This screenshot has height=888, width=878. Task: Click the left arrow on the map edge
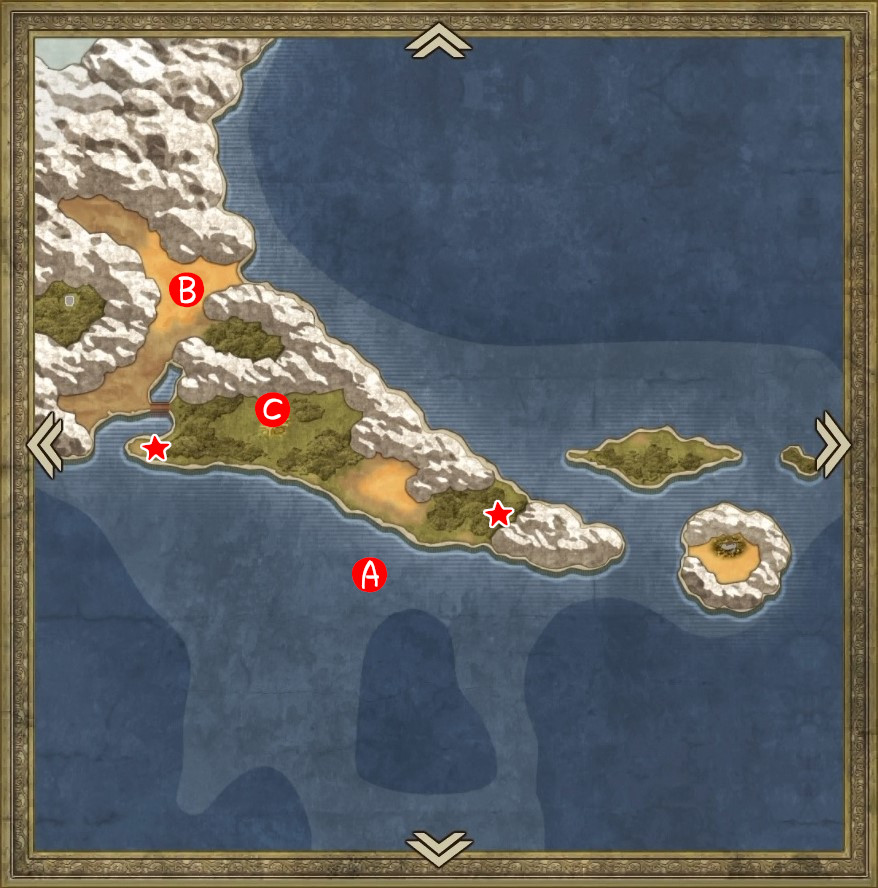[44, 442]
